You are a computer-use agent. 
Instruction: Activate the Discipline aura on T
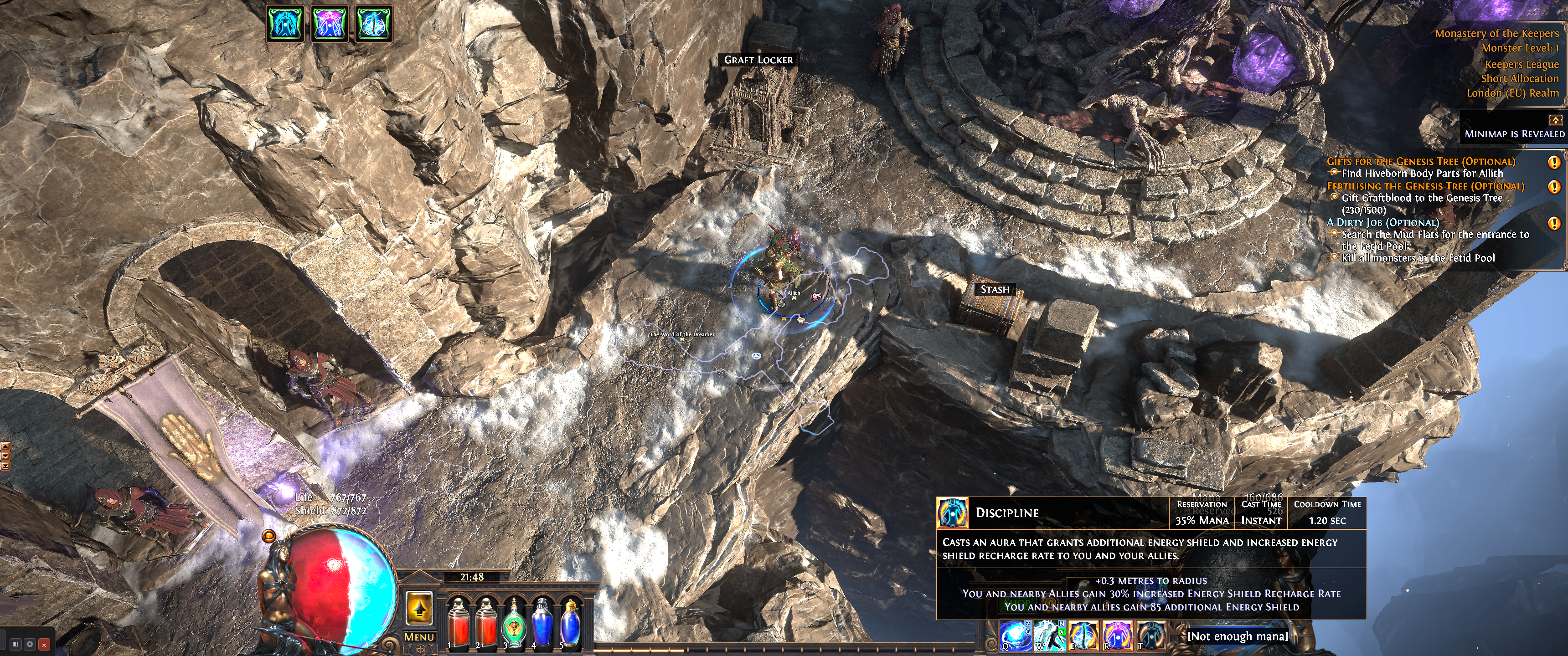tap(1151, 635)
